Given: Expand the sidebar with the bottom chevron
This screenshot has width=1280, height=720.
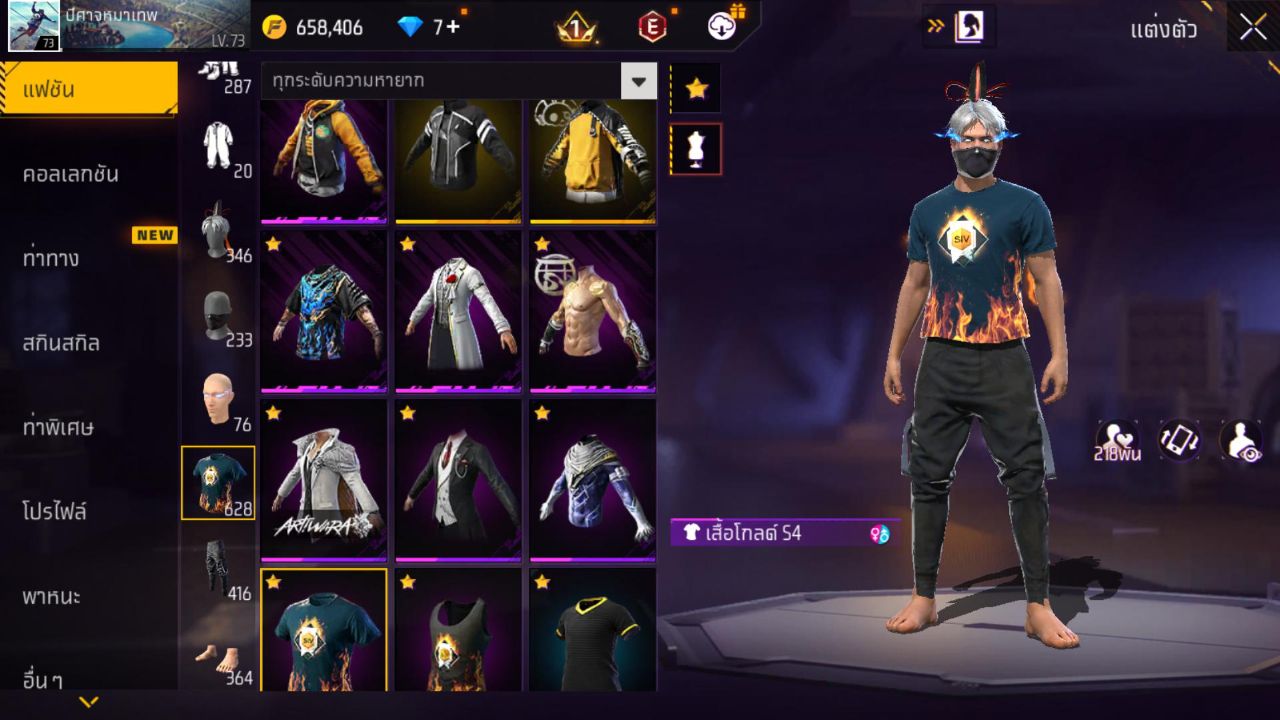Looking at the screenshot, I should [x=90, y=702].
